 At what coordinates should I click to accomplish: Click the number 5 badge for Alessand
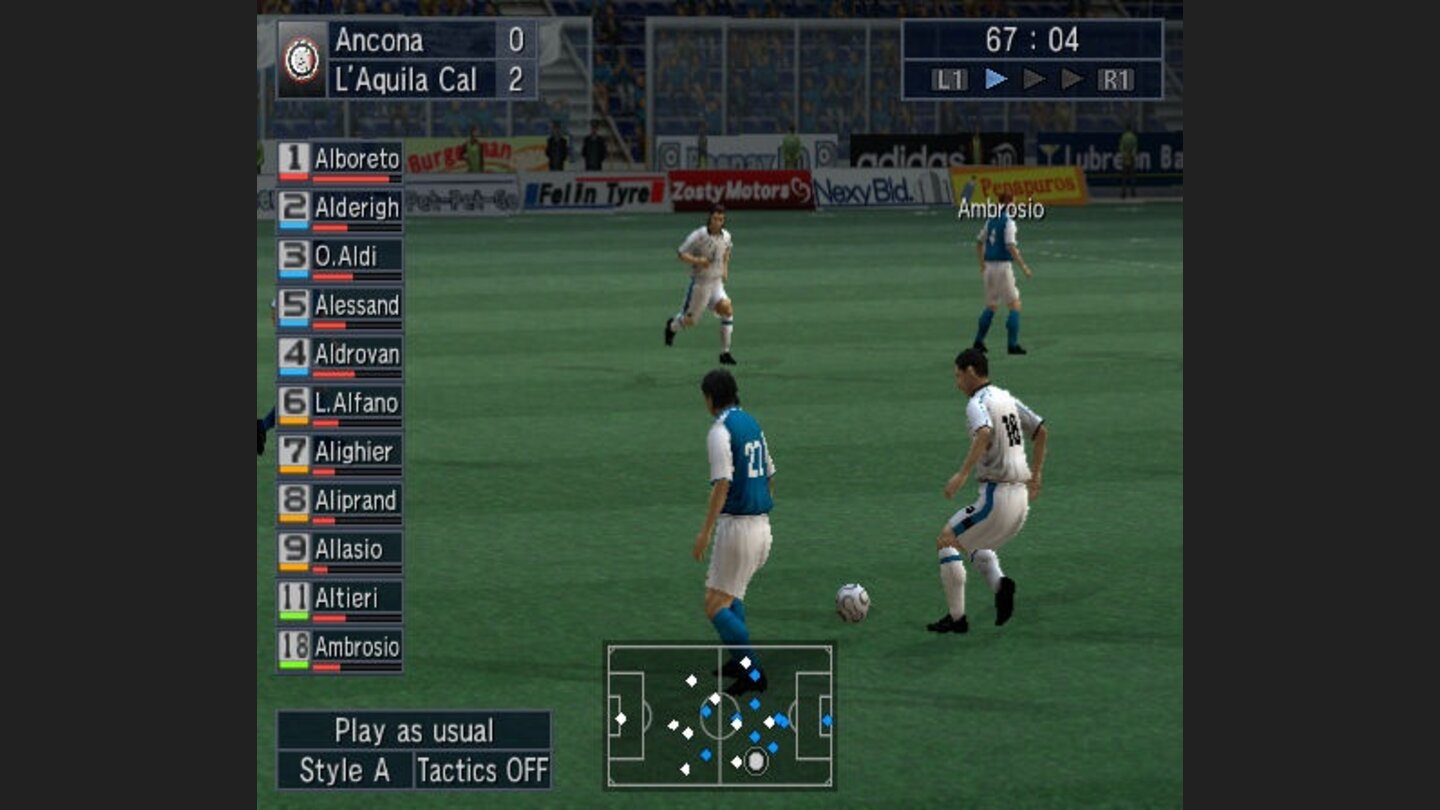click(295, 305)
